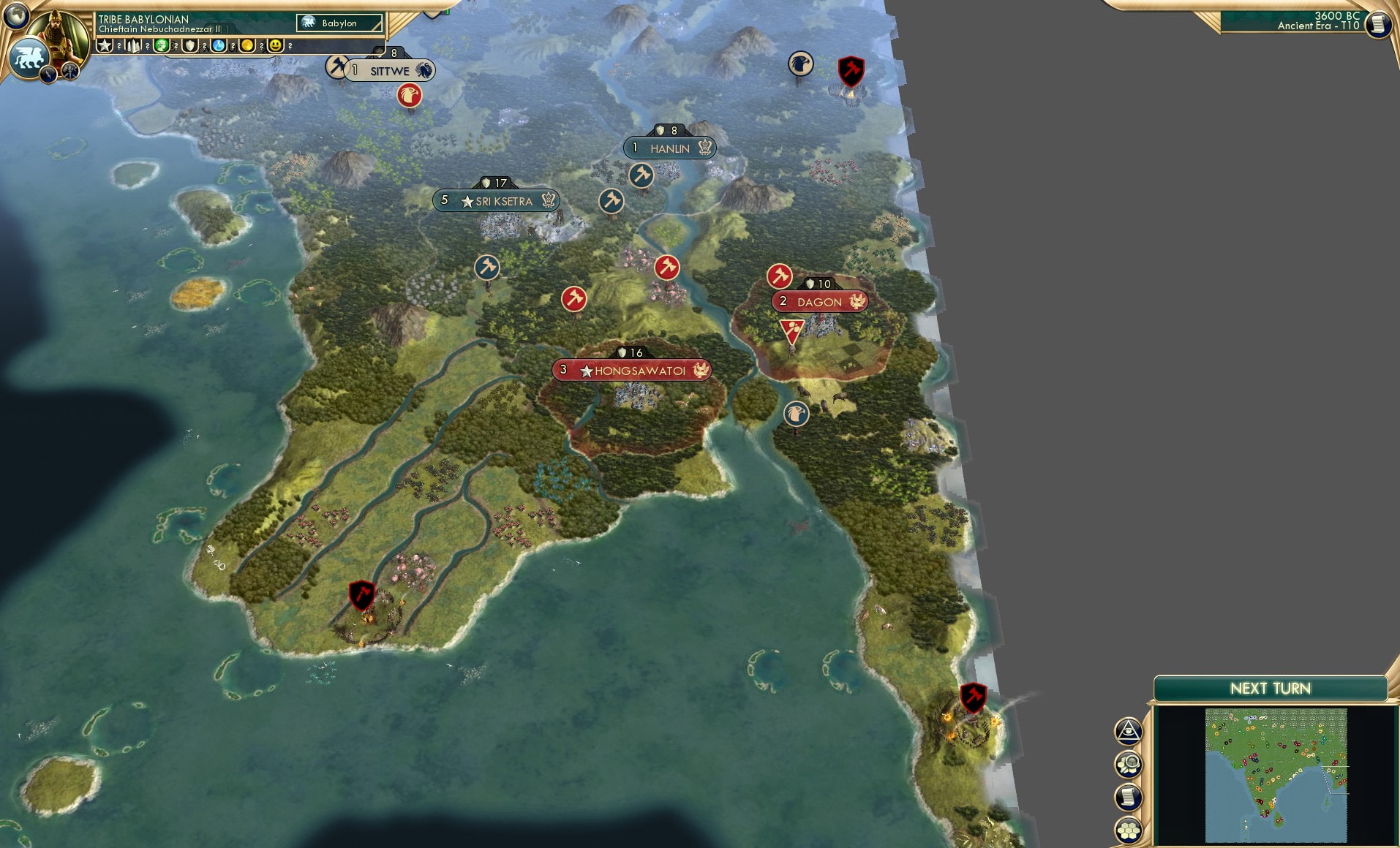
Task: Click the SITTWE city name banner
Action: pyautogui.click(x=391, y=70)
